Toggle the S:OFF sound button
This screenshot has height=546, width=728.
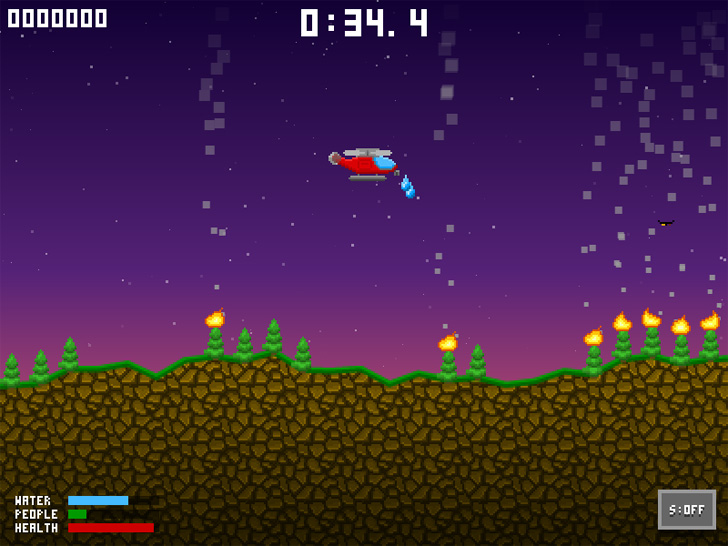click(x=686, y=510)
